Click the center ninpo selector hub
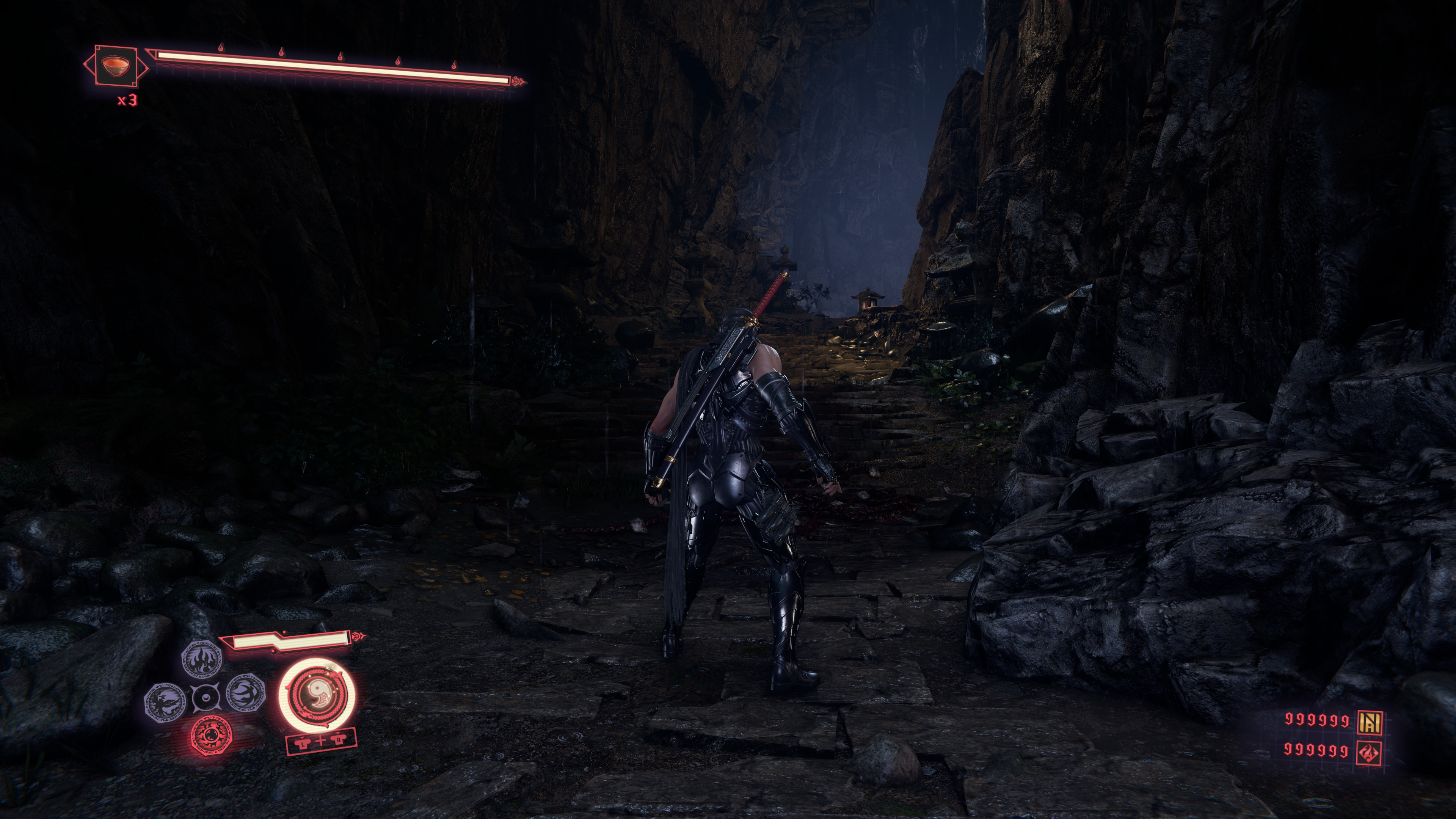This screenshot has height=819, width=1456. (x=206, y=698)
